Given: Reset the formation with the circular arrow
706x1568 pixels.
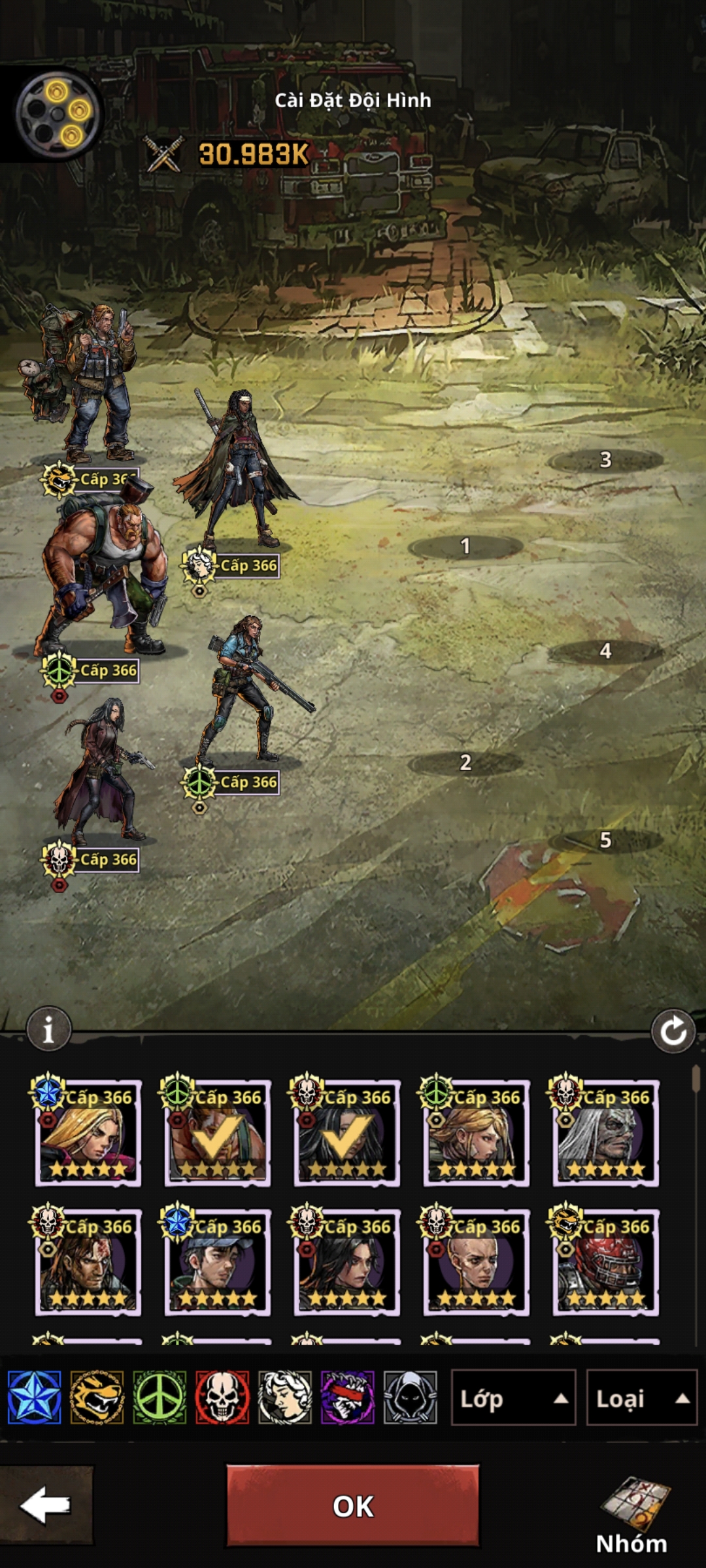Looking at the screenshot, I should [673, 1032].
